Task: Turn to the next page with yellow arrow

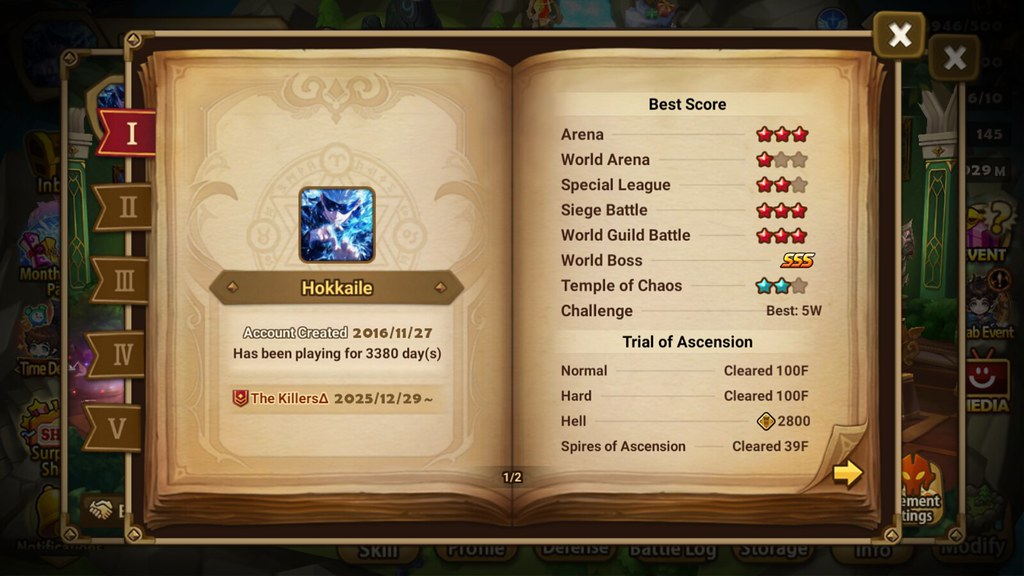Action: pos(847,472)
